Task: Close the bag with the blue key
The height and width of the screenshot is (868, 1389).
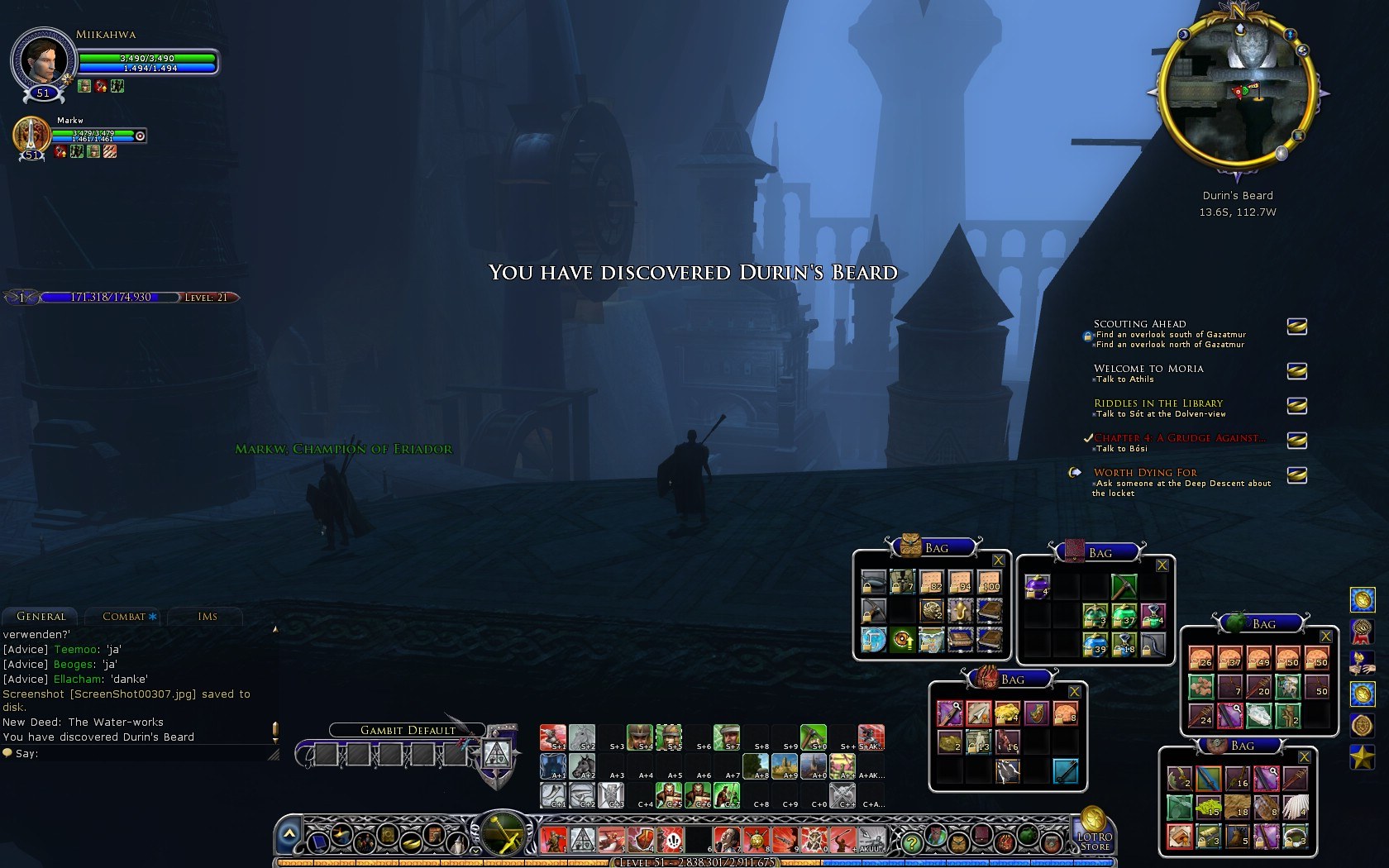Action: [1074, 692]
